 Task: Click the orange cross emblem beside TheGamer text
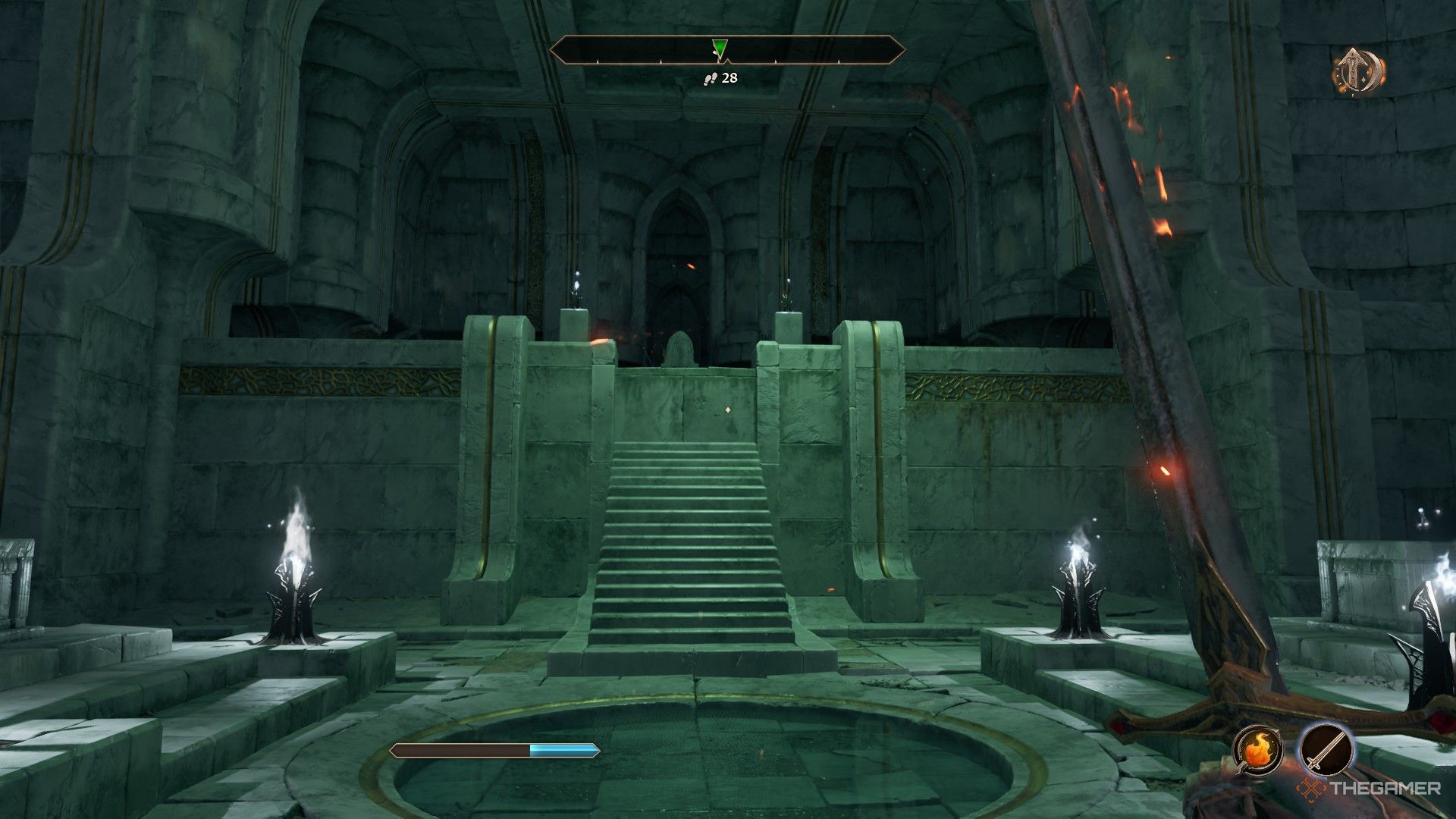coord(1310,787)
